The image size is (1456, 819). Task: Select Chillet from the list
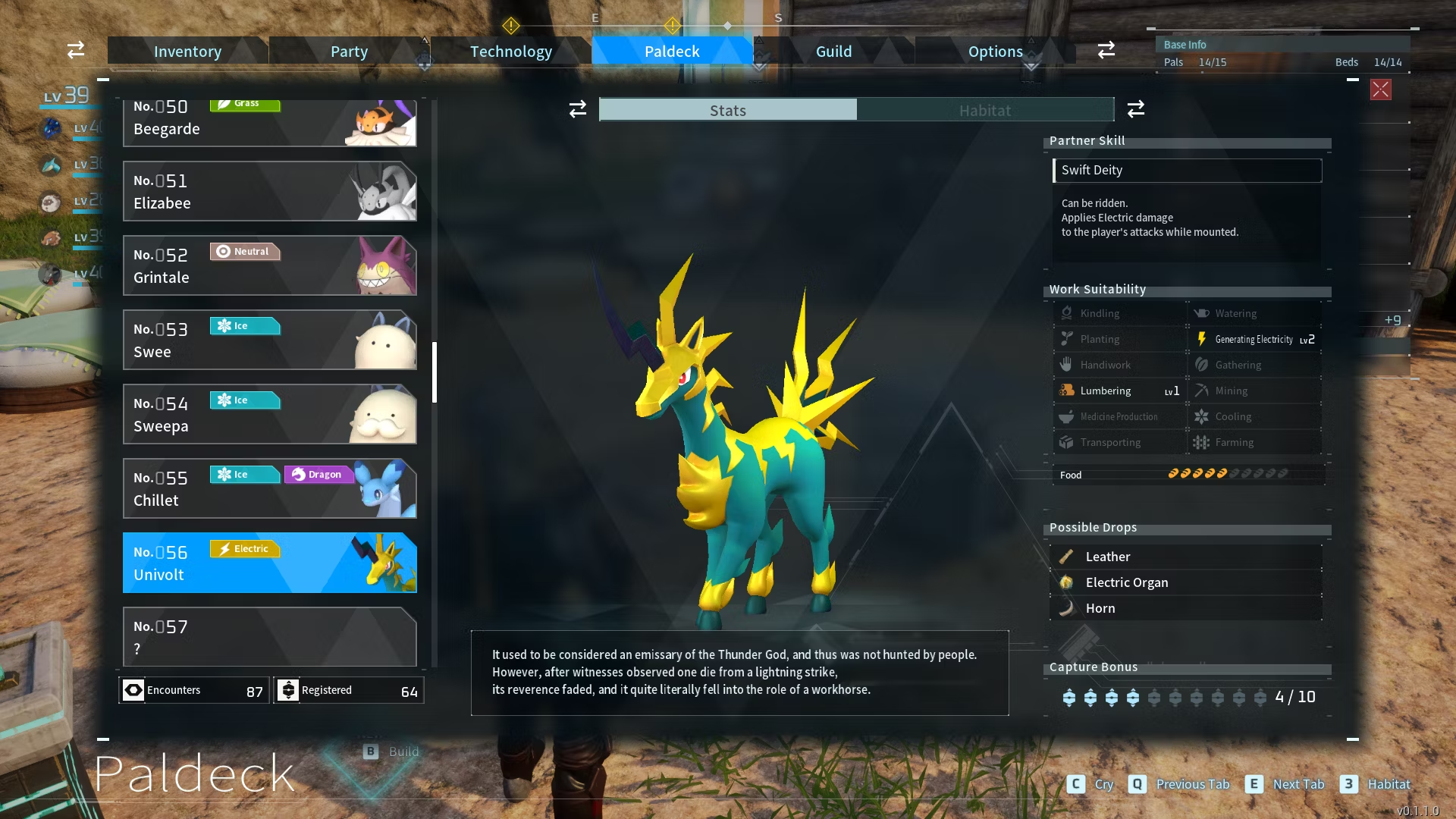[x=269, y=489]
